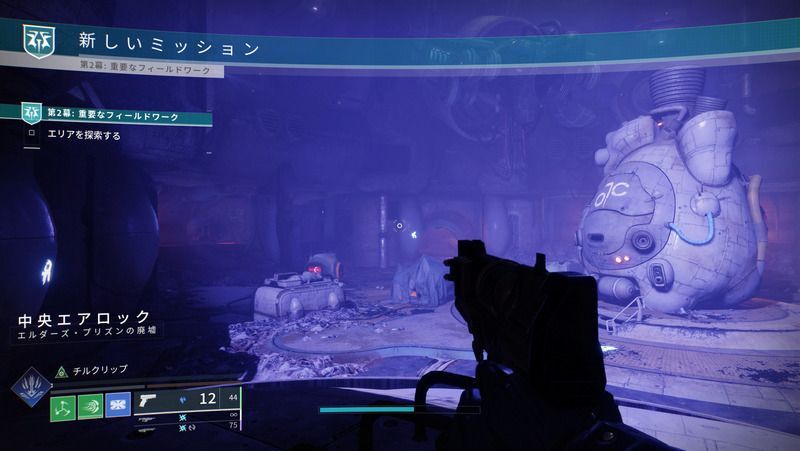Viewport: 800px width, 451px height.
Task: Use the green grenade ability icon
Action: pyautogui.click(x=63, y=407)
